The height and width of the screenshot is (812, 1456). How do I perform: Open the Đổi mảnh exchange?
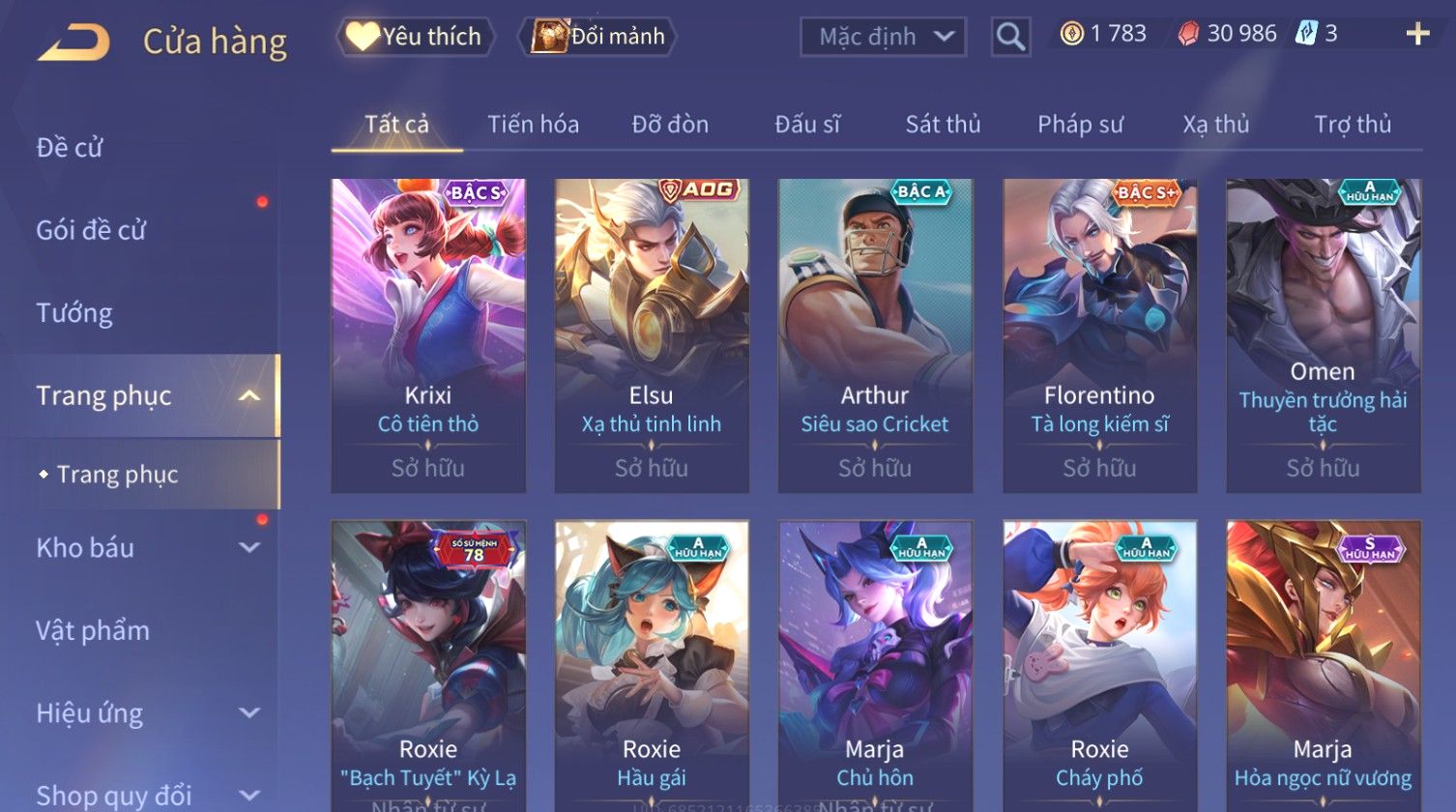coord(599,37)
